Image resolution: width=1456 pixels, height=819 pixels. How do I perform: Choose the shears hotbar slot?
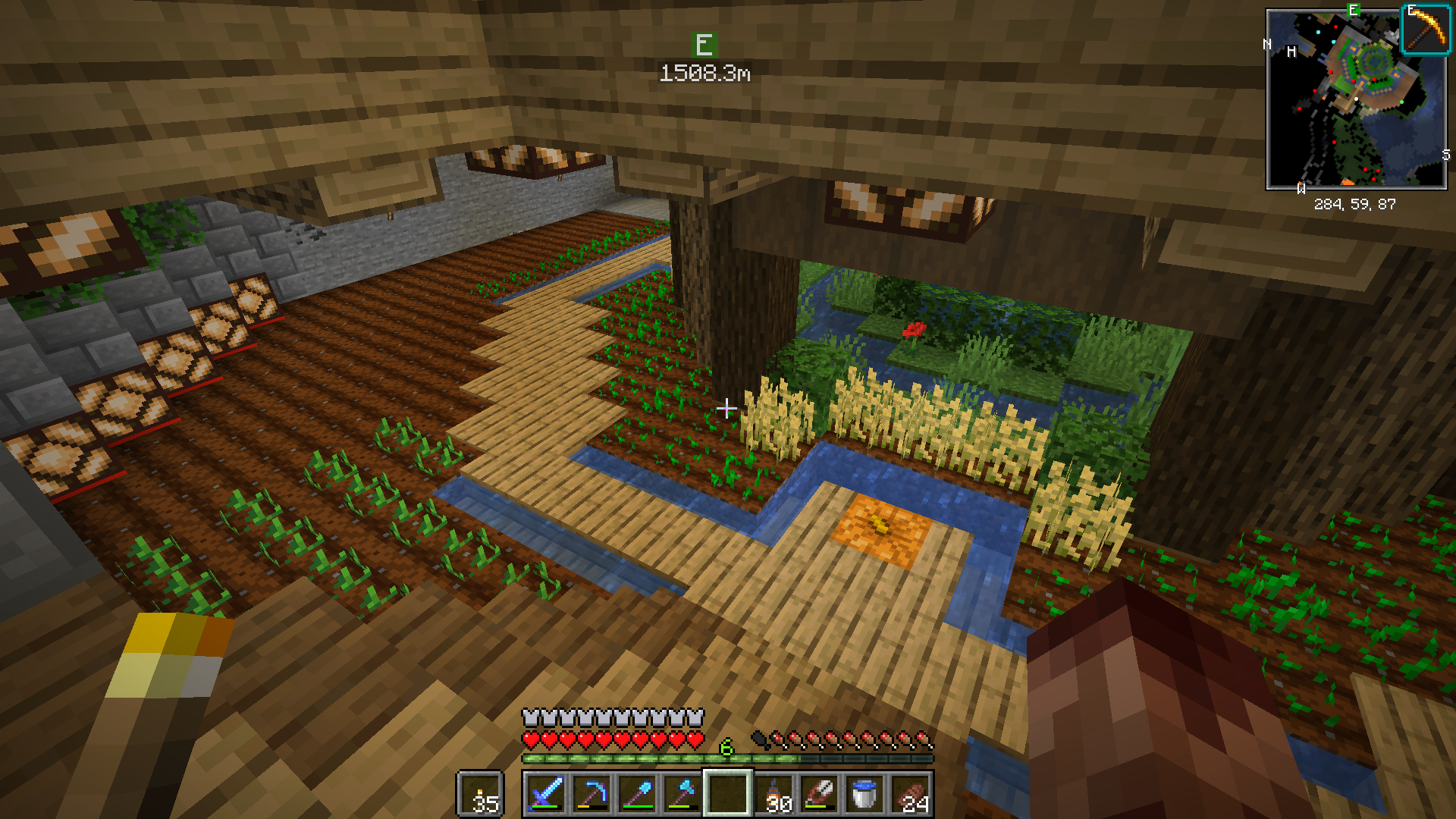[x=819, y=794]
